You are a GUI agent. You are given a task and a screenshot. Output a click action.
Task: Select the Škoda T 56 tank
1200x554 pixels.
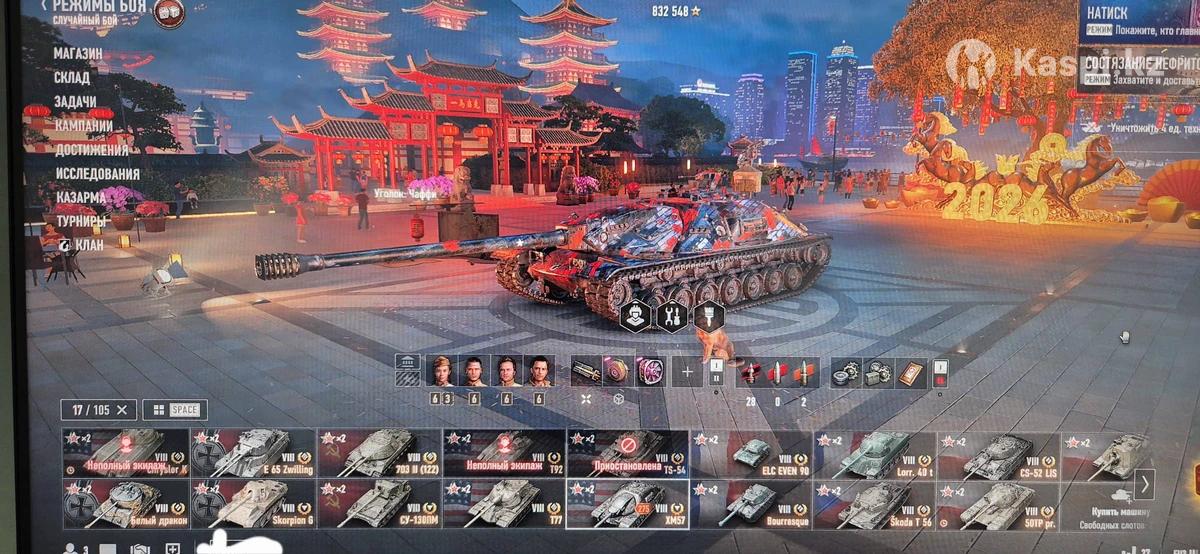pyautogui.click(x=875, y=503)
